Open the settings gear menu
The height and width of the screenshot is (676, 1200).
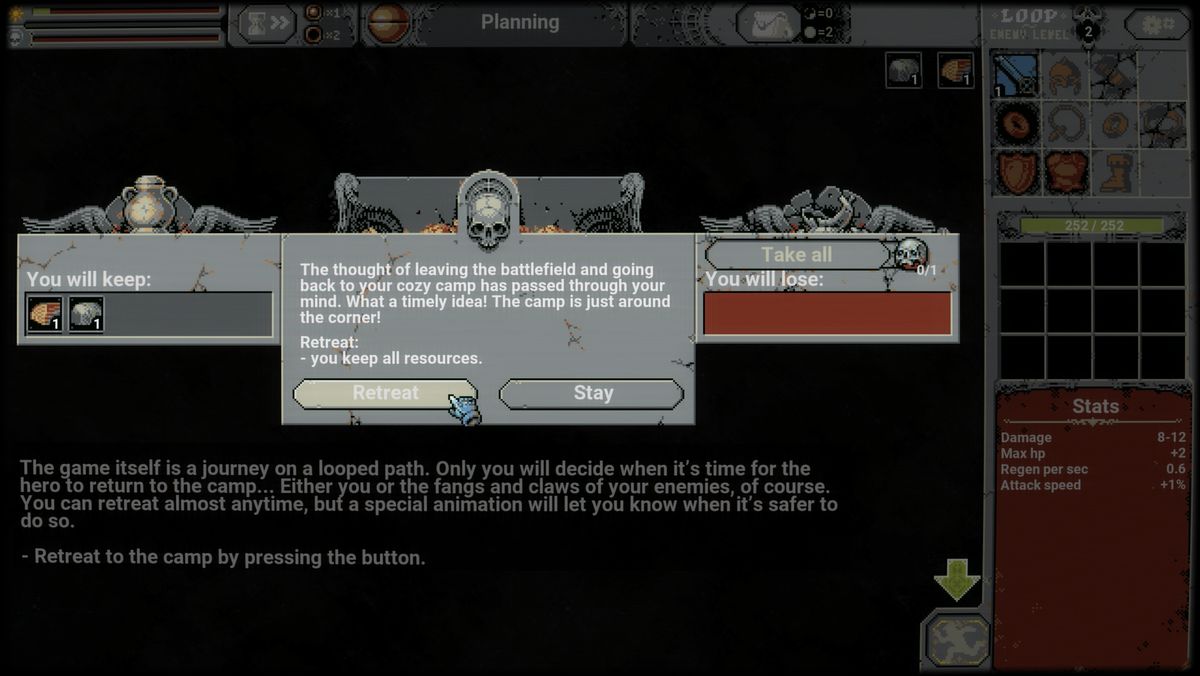pyautogui.click(x=1157, y=24)
